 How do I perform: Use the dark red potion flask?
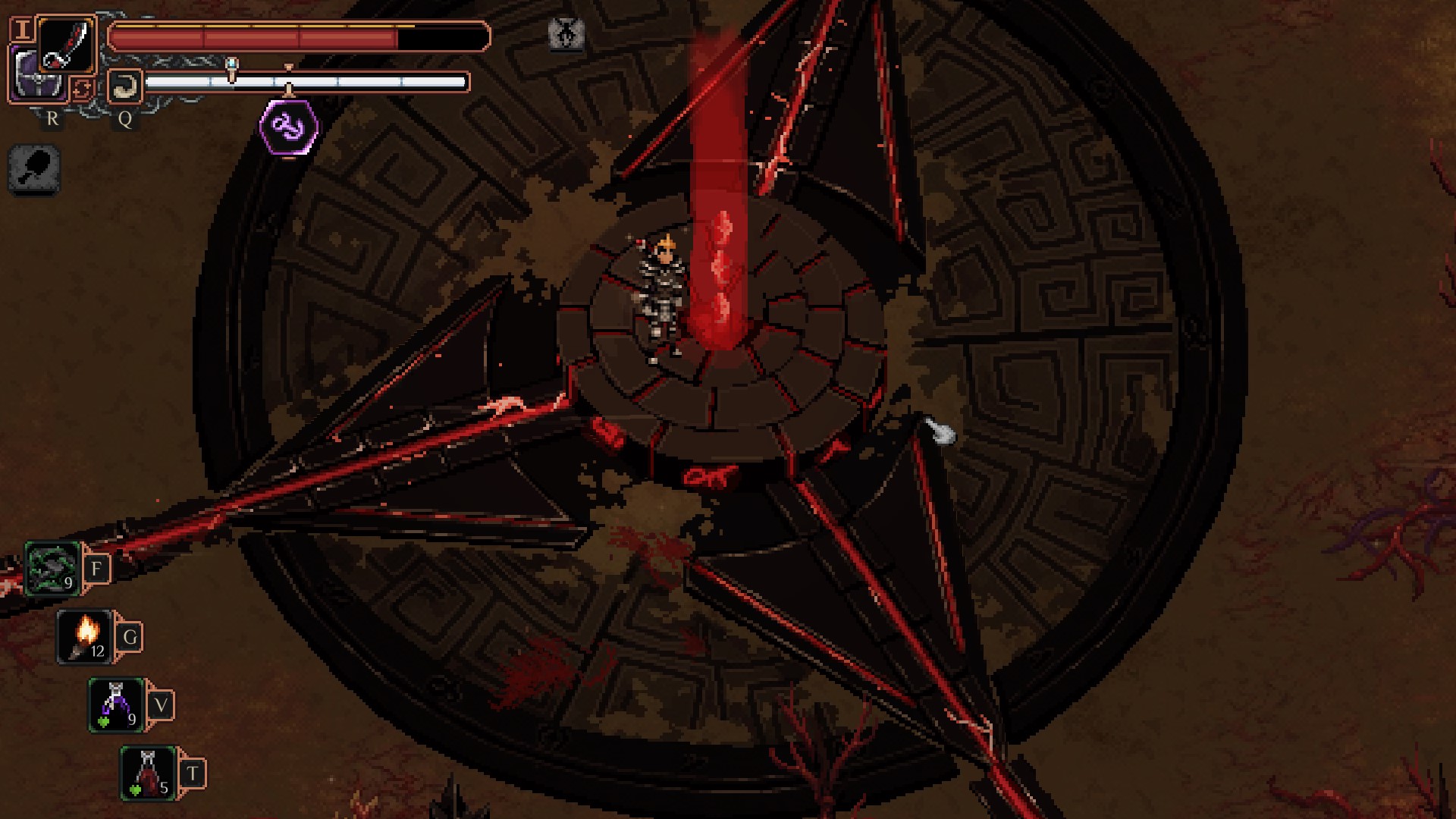(148, 773)
